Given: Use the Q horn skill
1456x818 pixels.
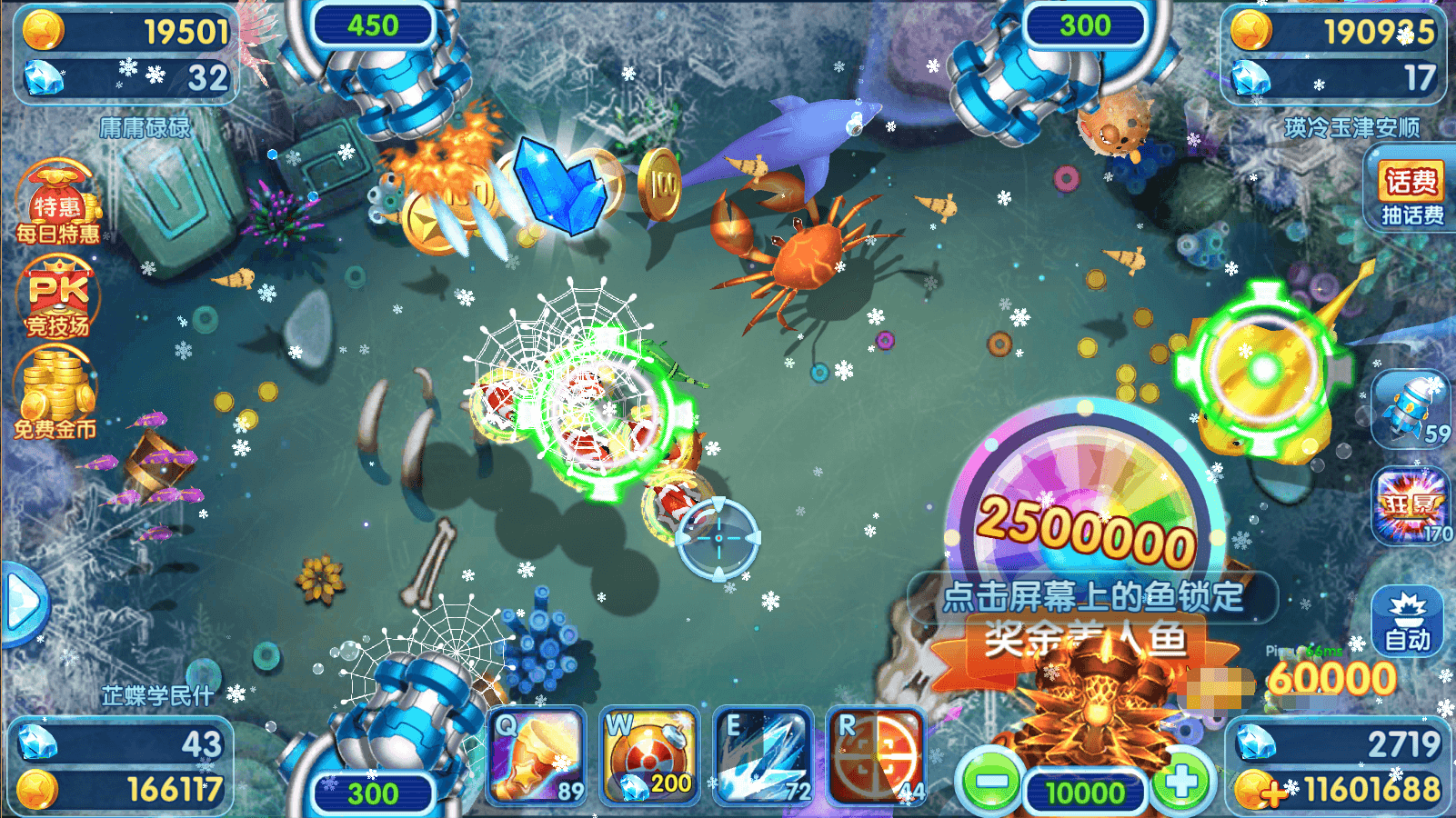Looking at the screenshot, I should [537, 756].
